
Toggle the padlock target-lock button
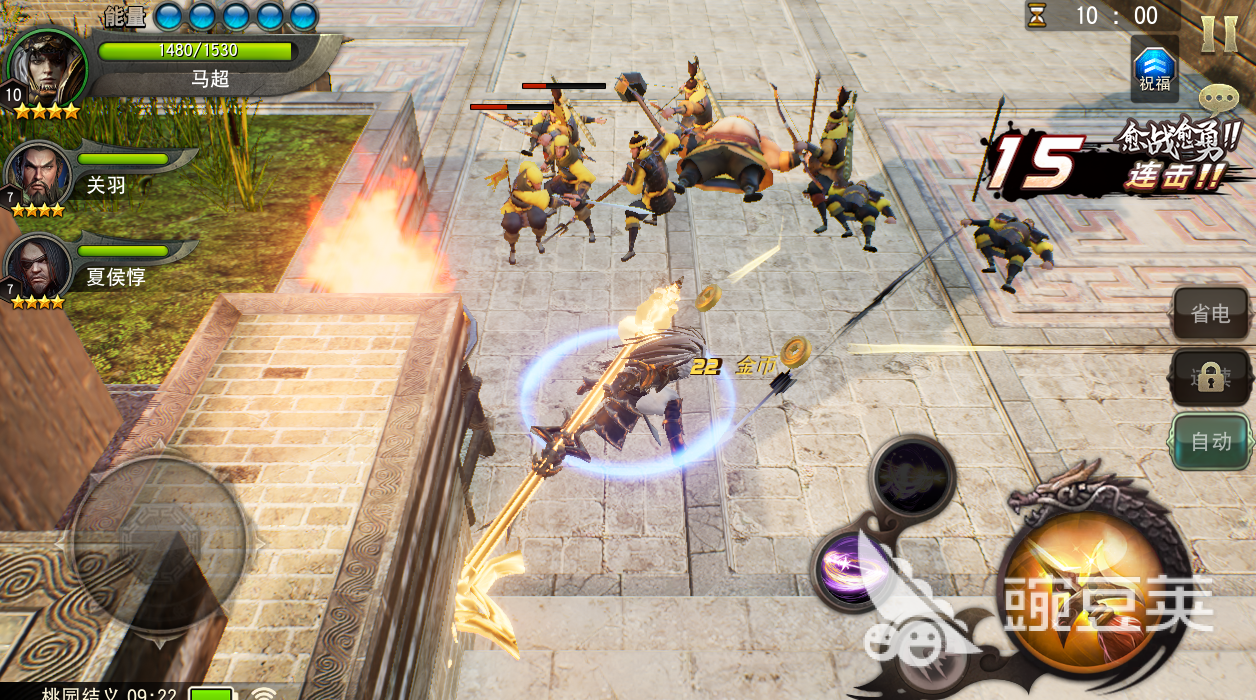pyautogui.click(x=1210, y=377)
